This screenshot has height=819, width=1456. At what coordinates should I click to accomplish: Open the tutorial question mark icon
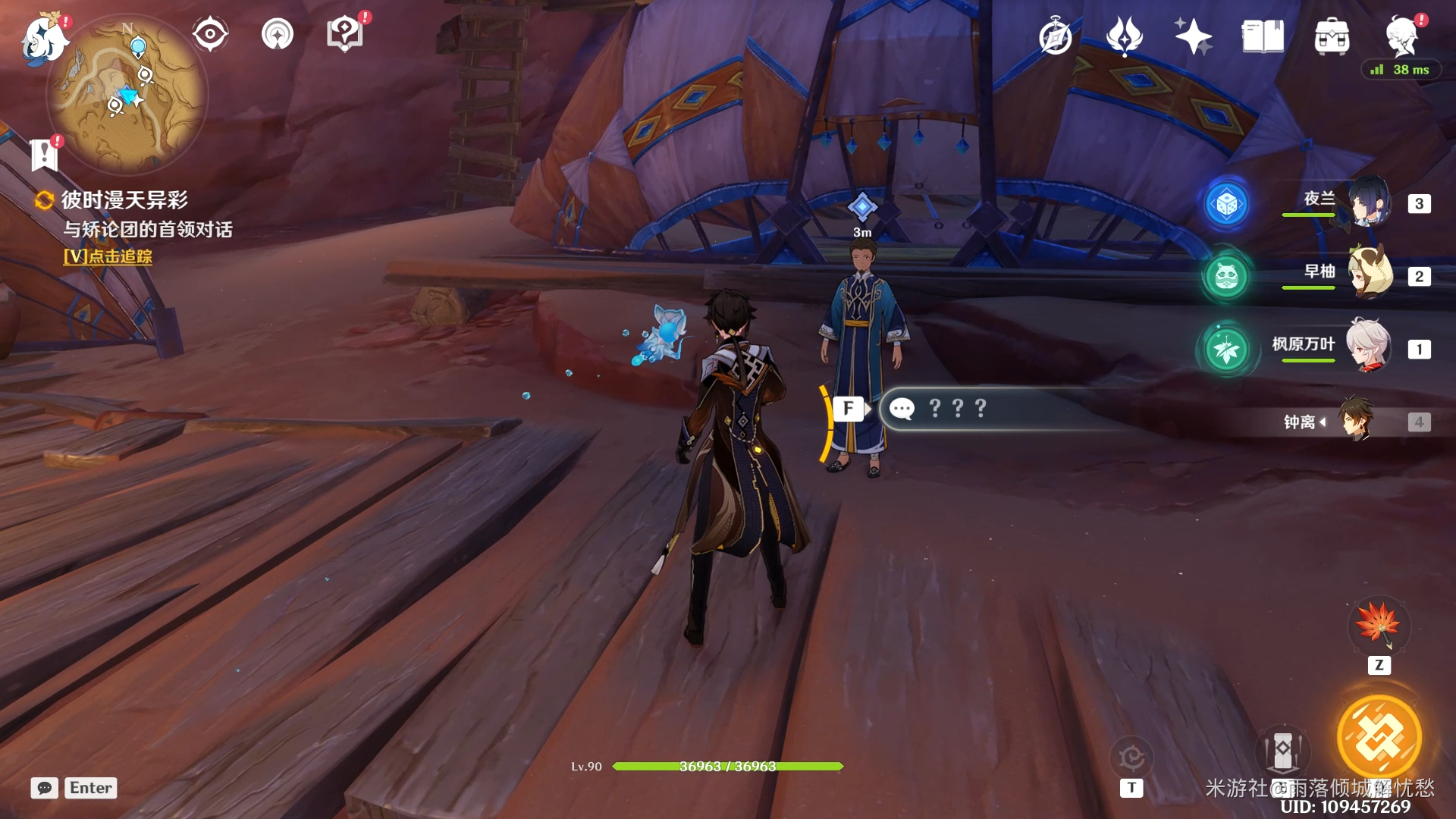coord(344,34)
